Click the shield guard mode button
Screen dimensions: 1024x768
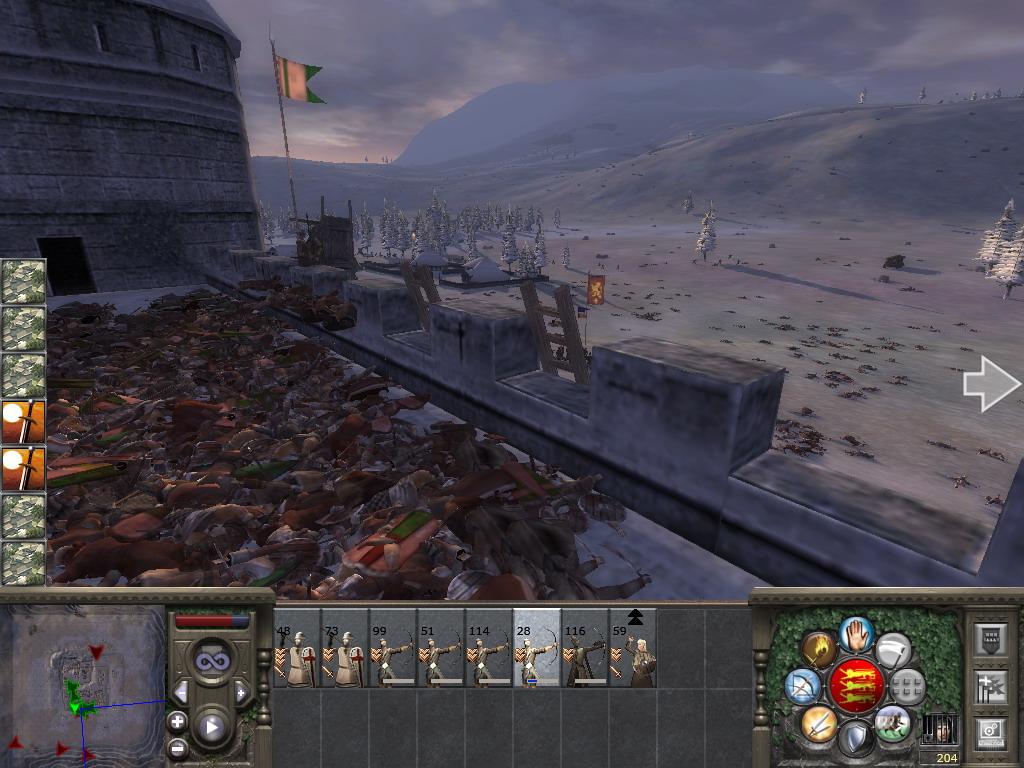coord(856,739)
